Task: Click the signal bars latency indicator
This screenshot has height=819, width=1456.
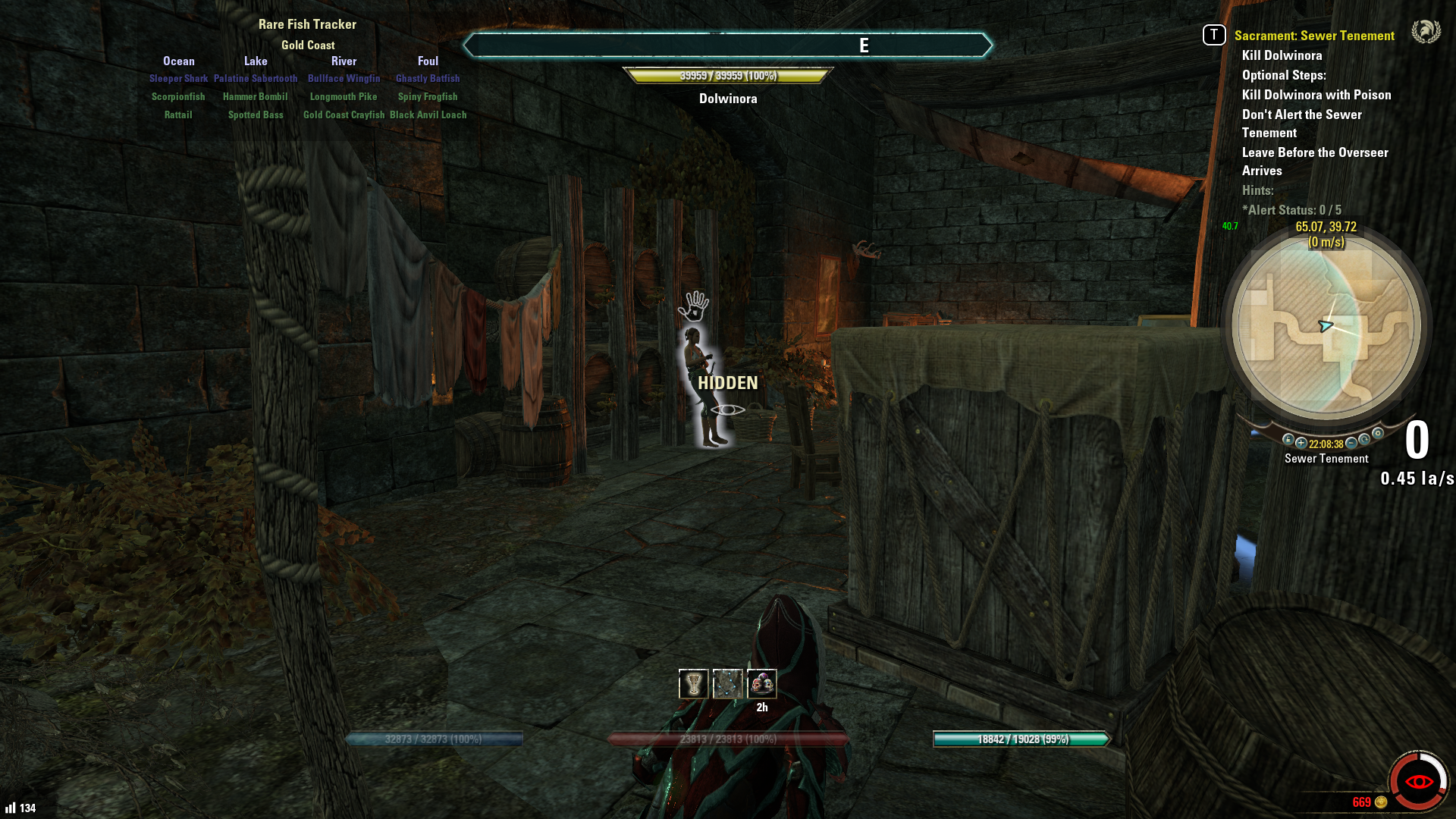Action: point(11,808)
